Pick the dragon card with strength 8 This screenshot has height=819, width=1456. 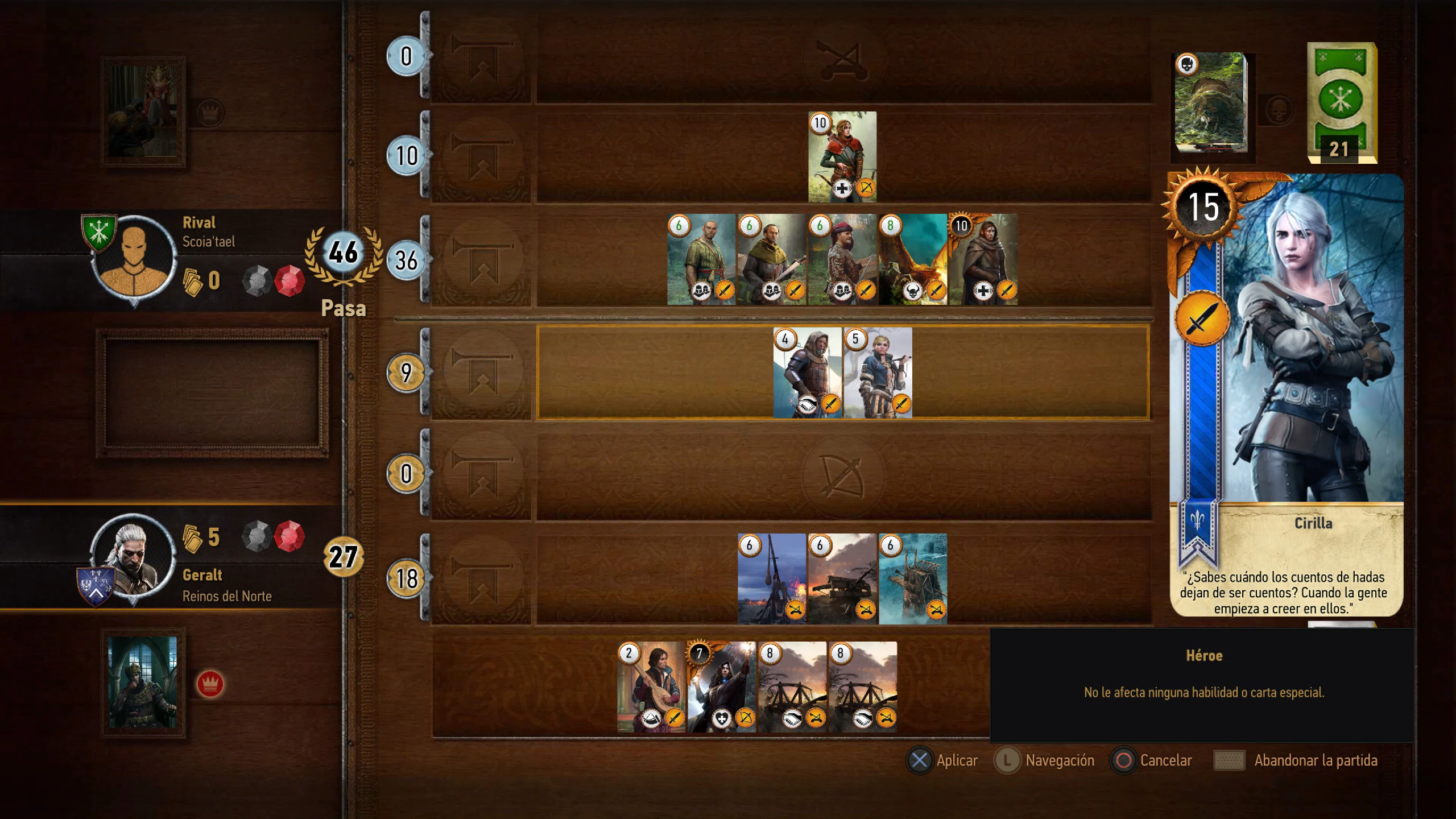tap(913, 259)
